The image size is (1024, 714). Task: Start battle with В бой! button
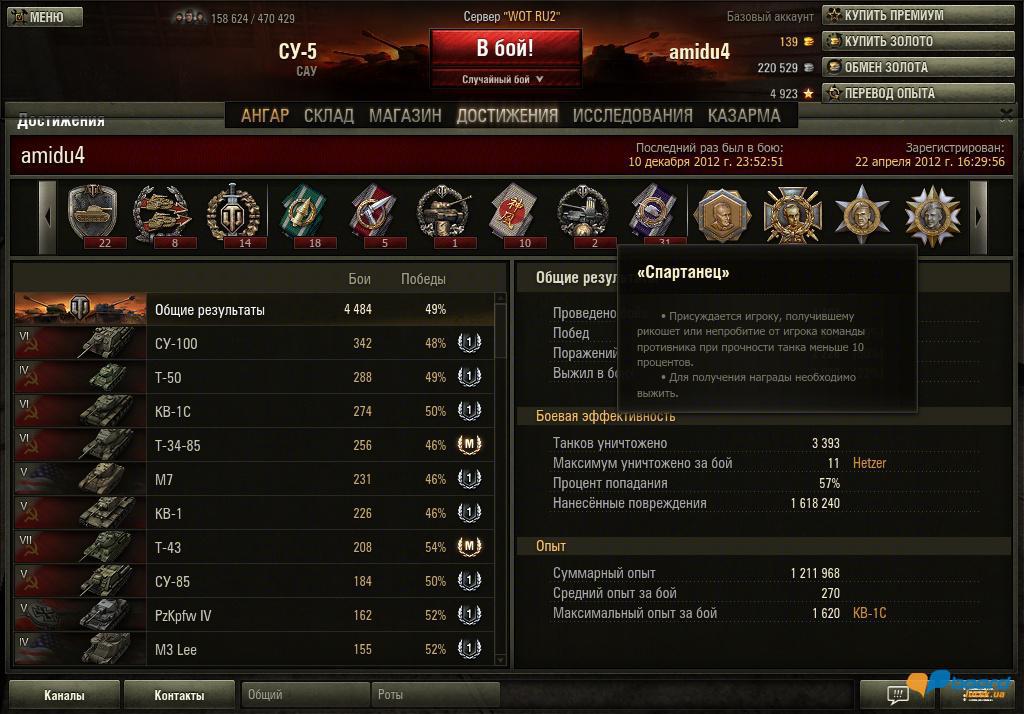click(505, 49)
